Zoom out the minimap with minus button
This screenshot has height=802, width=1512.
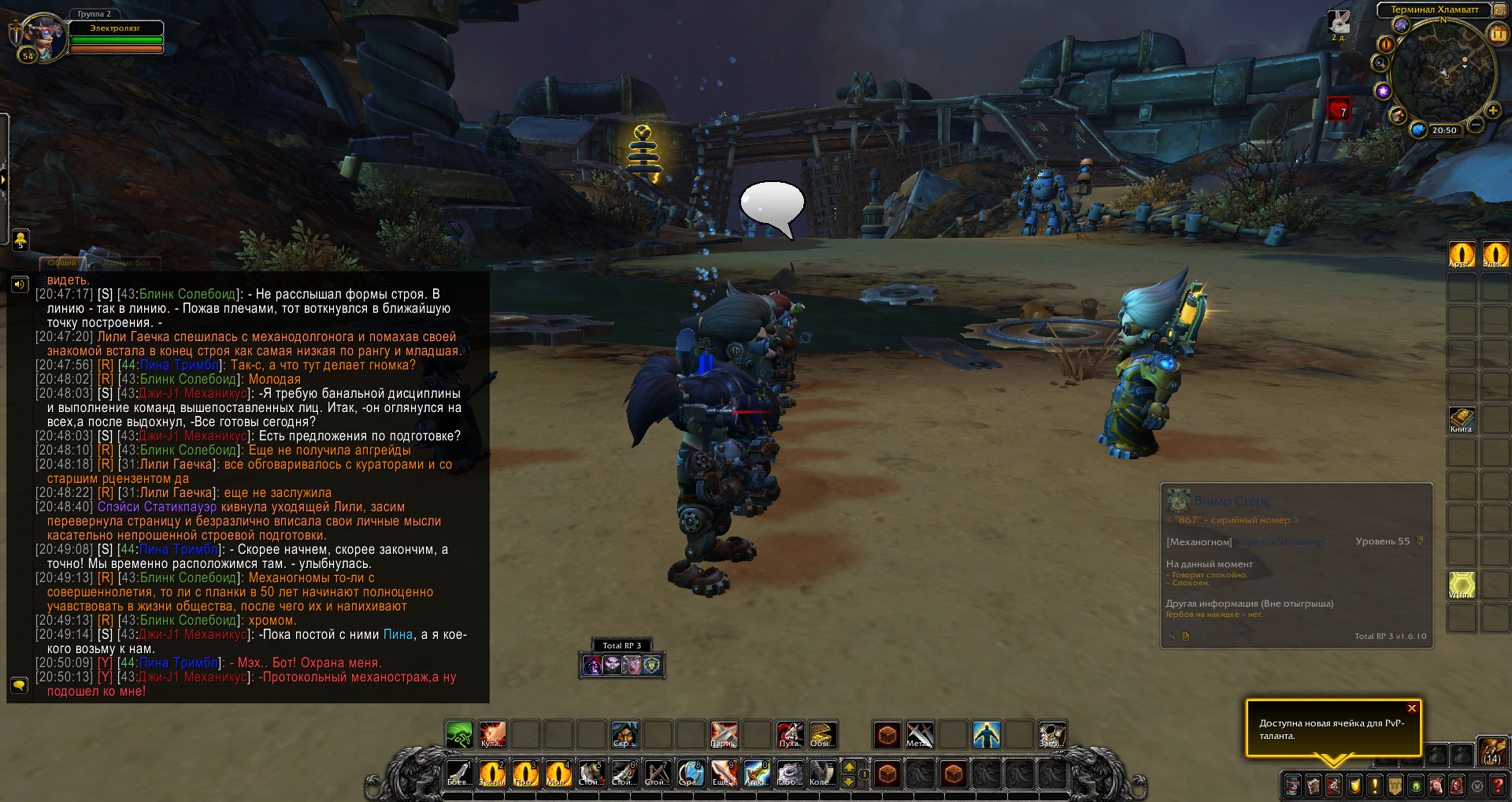(1477, 124)
